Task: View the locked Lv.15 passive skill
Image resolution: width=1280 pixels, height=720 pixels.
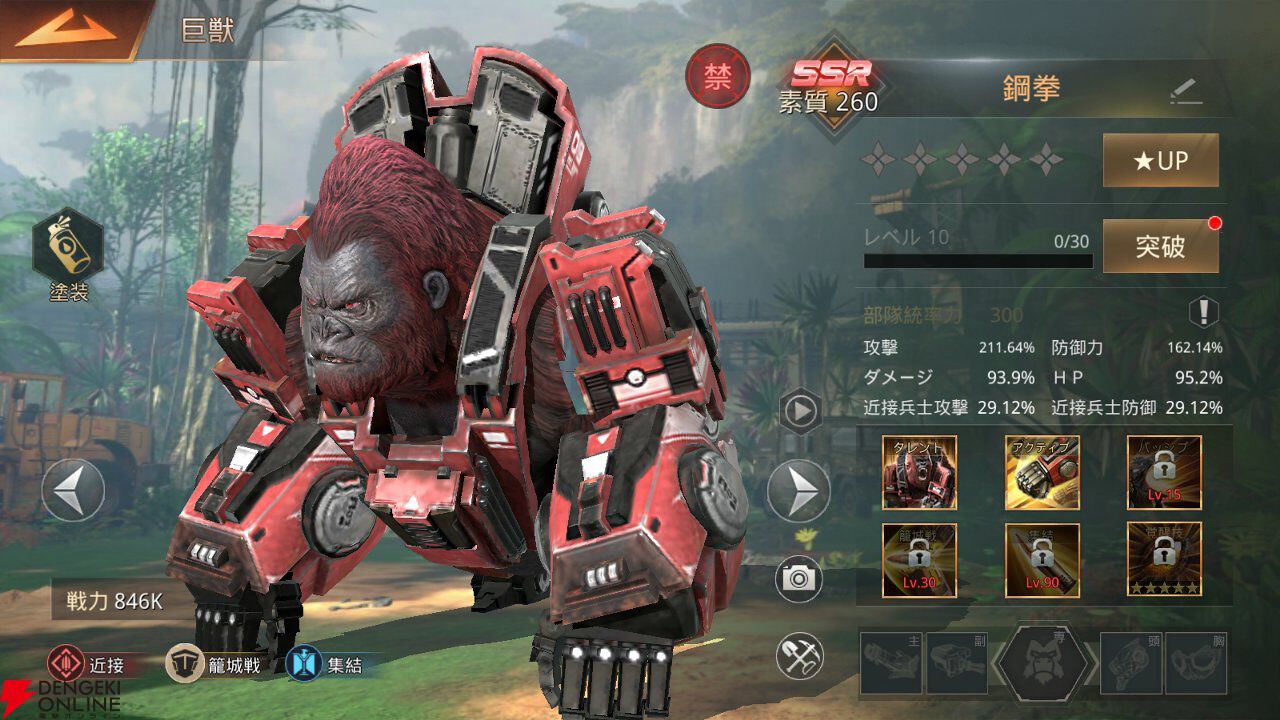Action: coord(1164,472)
